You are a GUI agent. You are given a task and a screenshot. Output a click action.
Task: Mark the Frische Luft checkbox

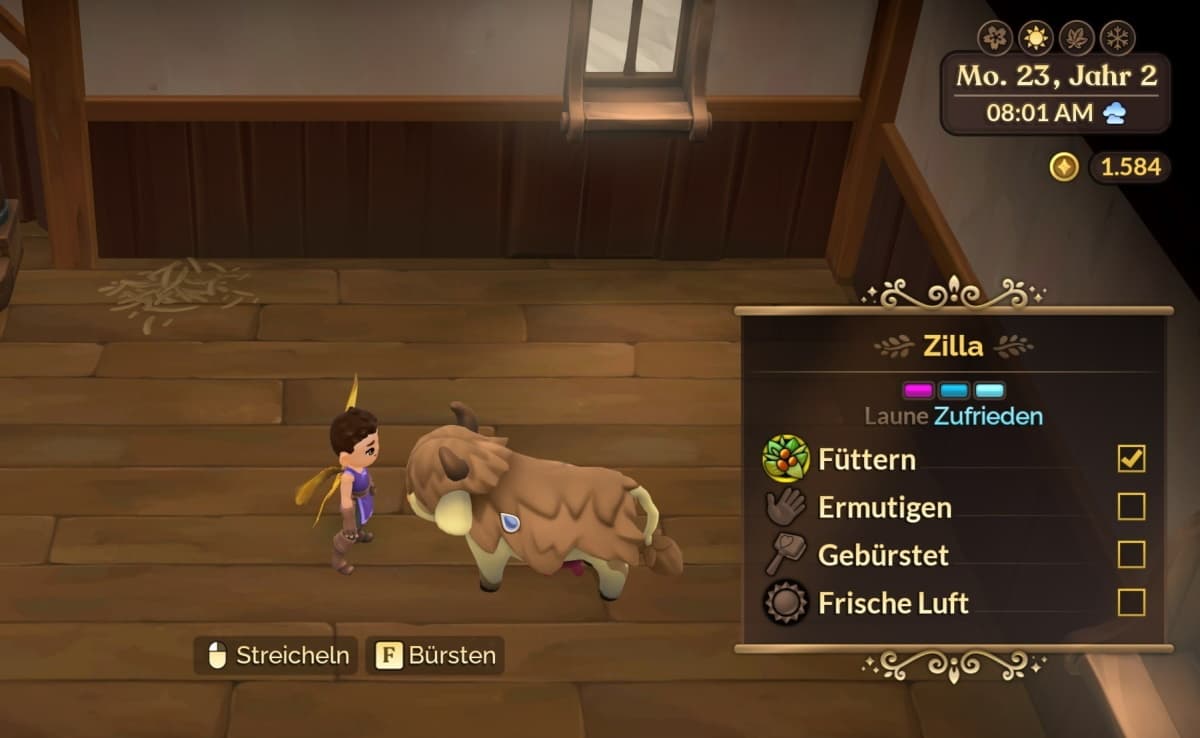1131,602
